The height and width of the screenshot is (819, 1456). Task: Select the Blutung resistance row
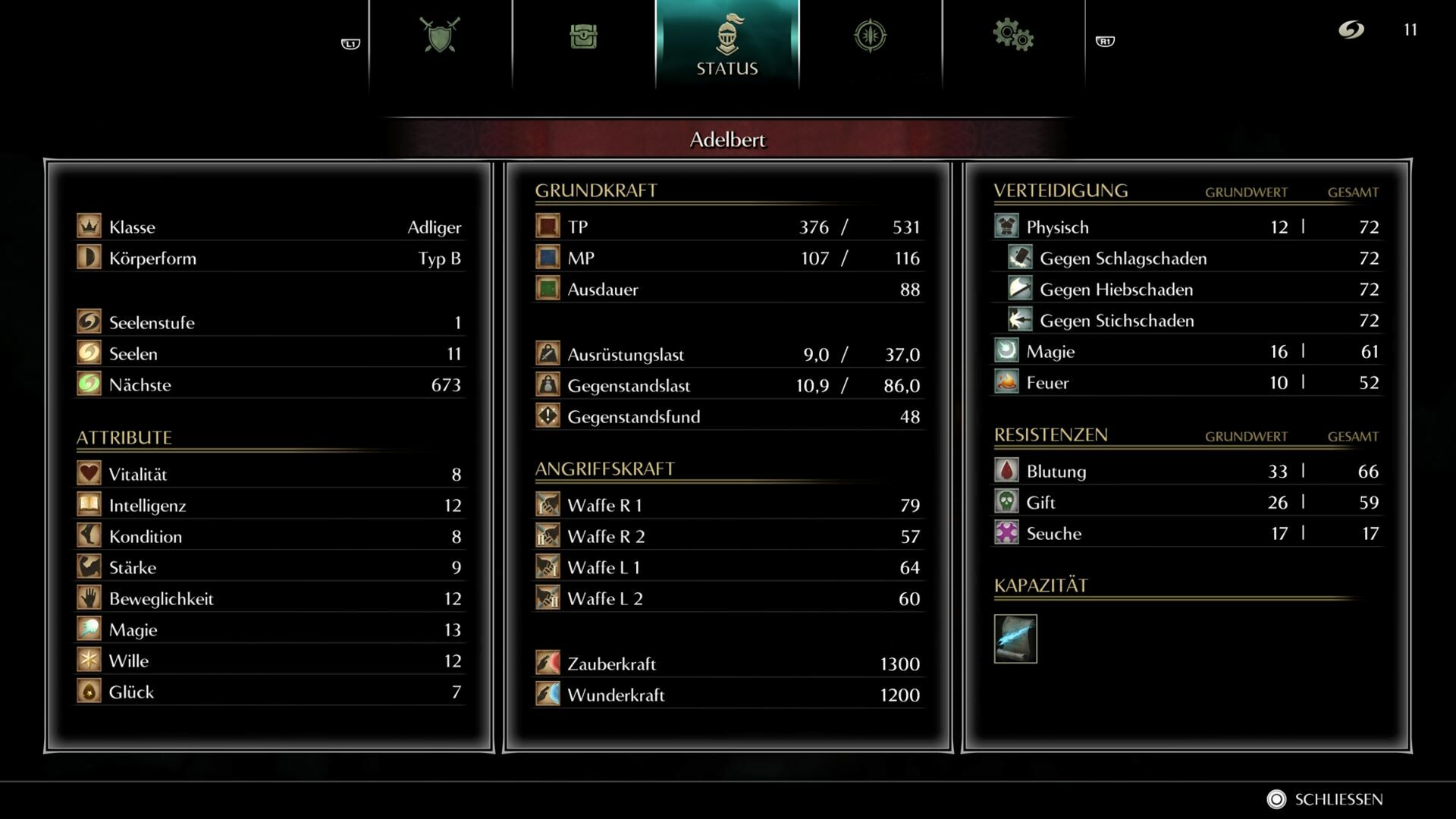point(1186,471)
